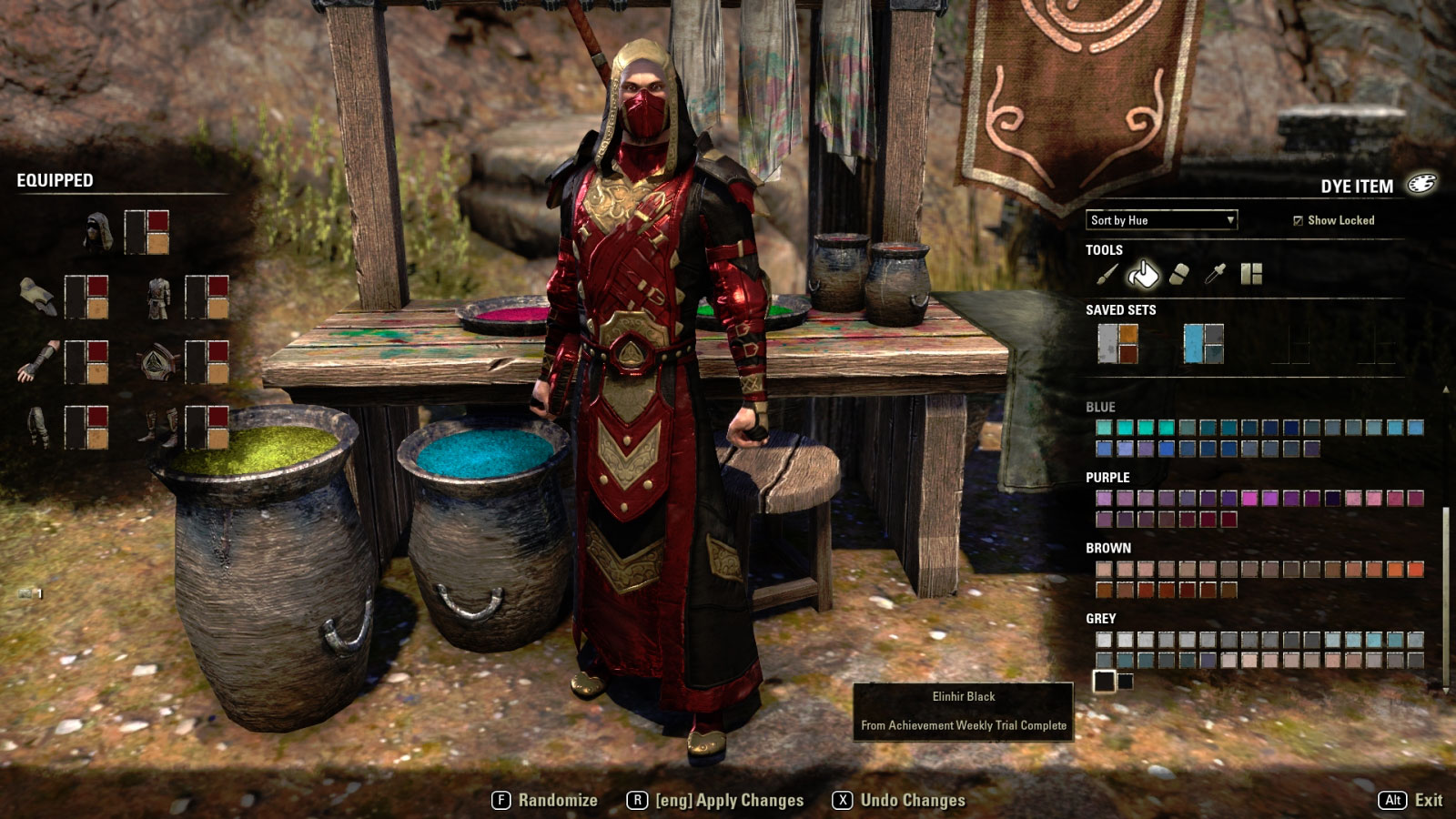
Task: Select the paintbrush dye tool
Action: [1107, 274]
